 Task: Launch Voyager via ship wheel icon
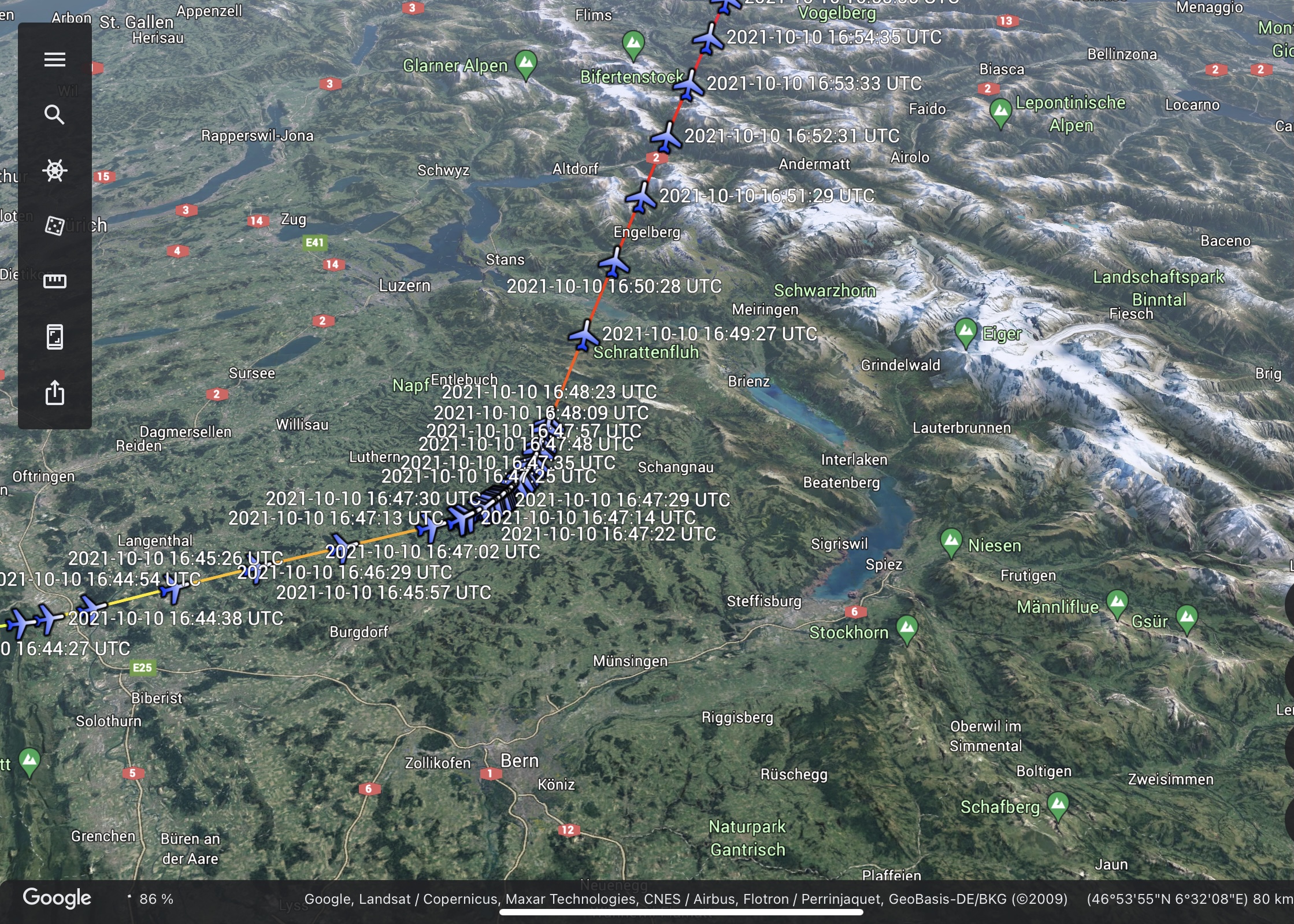[55, 170]
